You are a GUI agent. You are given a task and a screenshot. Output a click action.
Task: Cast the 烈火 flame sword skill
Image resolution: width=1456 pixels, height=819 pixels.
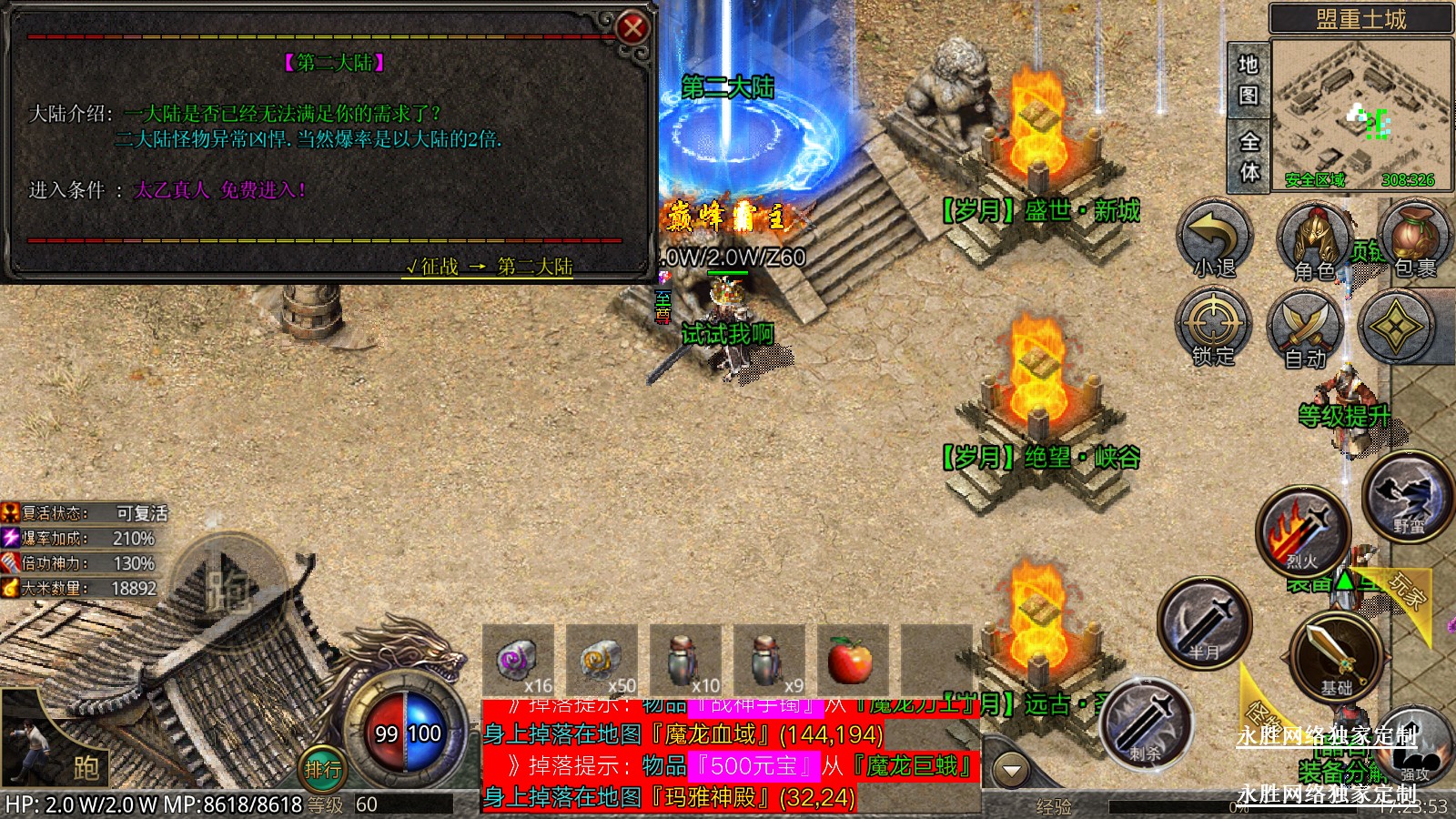(x=1302, y=532)
